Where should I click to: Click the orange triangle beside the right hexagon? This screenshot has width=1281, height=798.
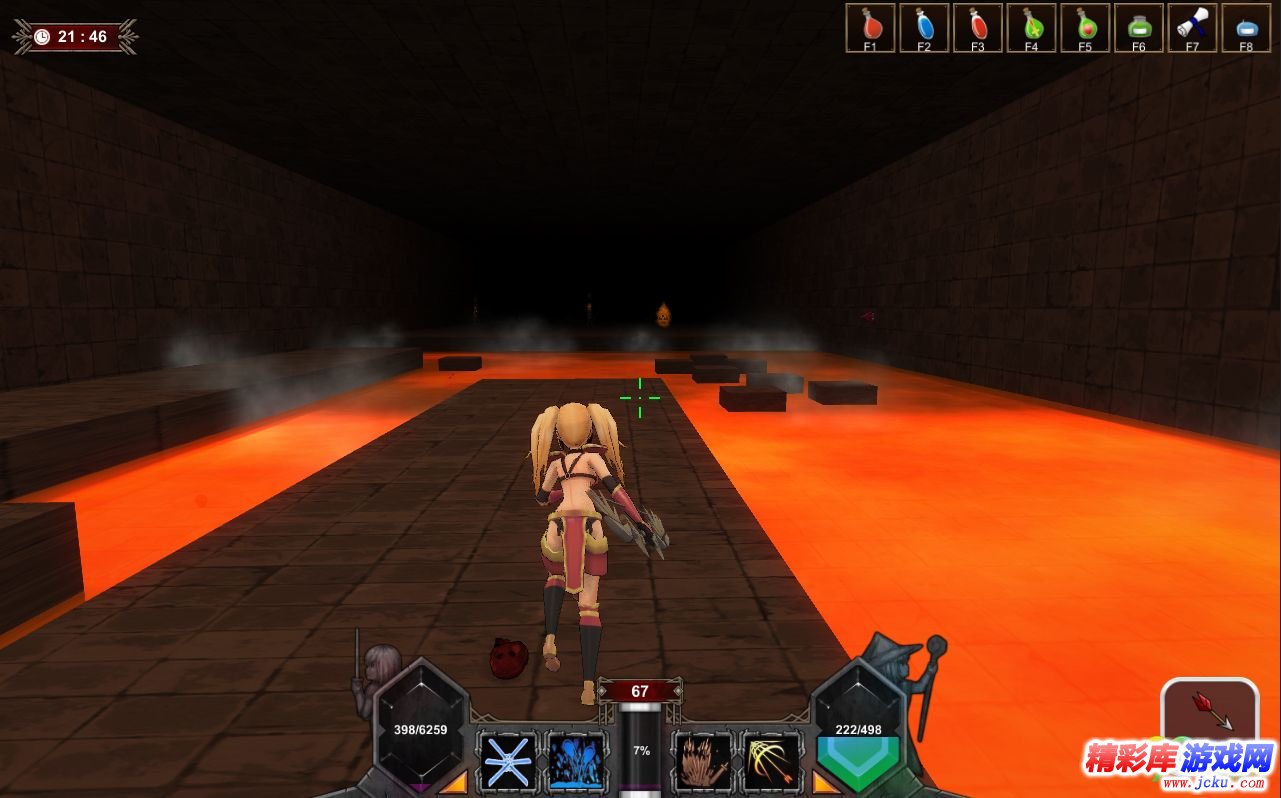pyautogui.click(x=827, y=781)
